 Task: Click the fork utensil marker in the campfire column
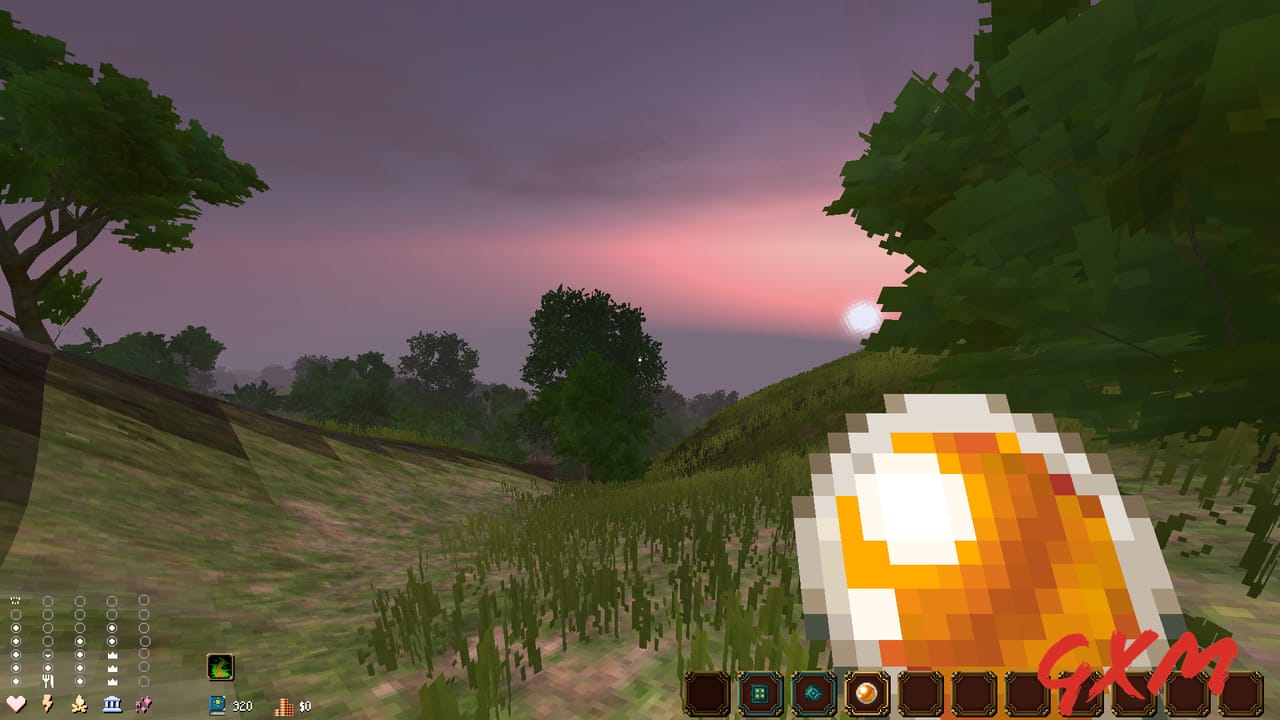[x=49, y=680]
